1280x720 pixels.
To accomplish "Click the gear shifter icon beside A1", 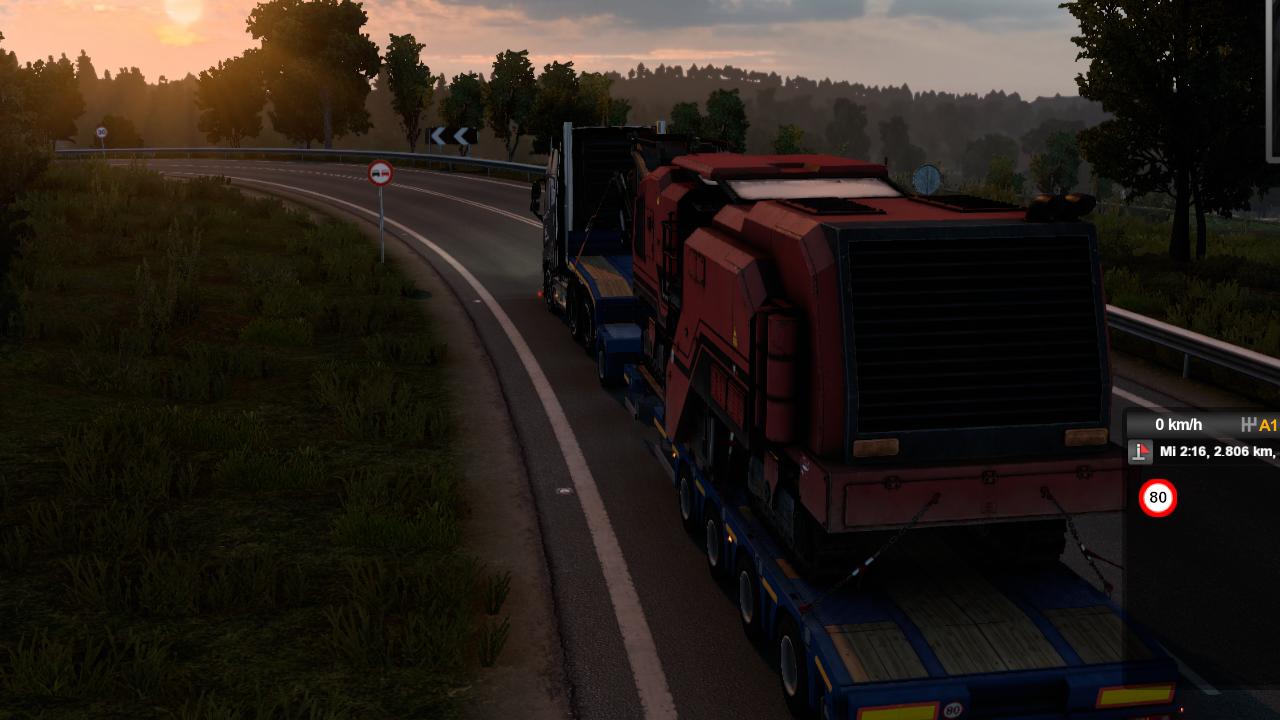I will coord(1248,425).
